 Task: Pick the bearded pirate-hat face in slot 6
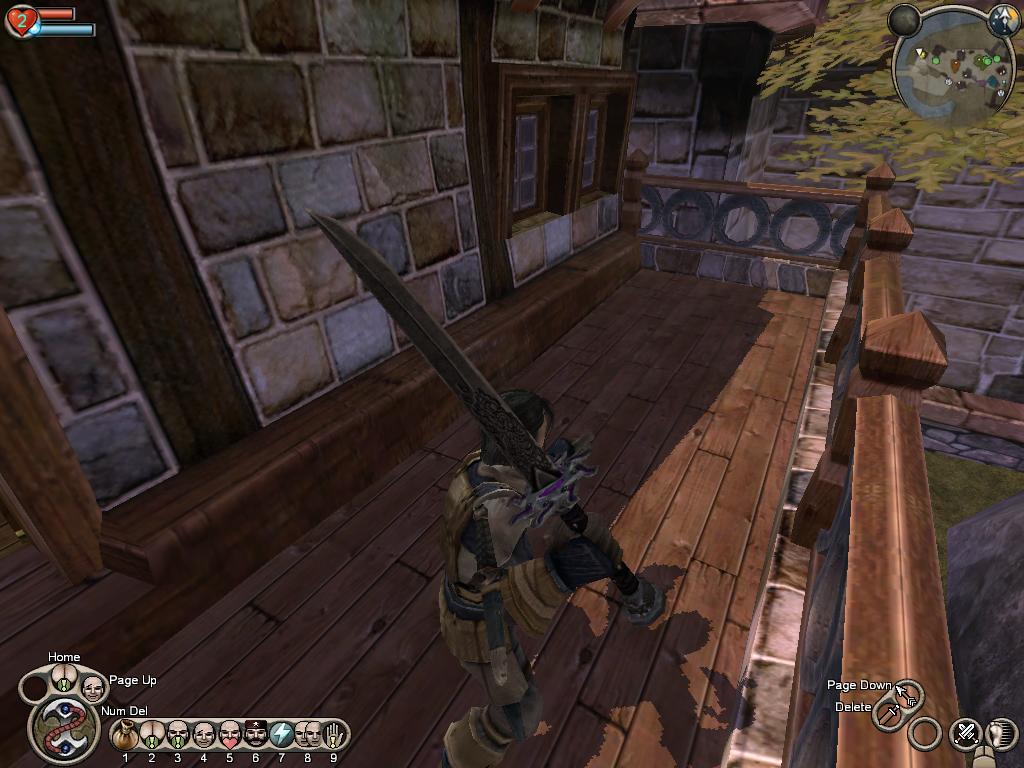tap(256, 735)
